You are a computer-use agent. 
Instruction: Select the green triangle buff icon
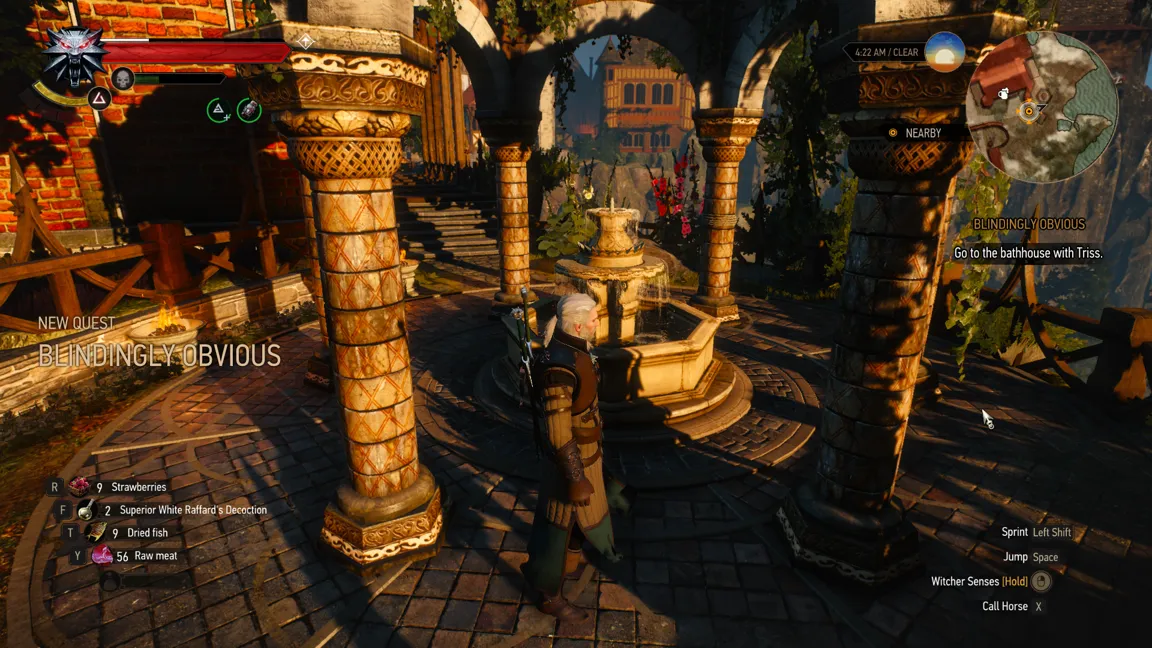[218, 110]
